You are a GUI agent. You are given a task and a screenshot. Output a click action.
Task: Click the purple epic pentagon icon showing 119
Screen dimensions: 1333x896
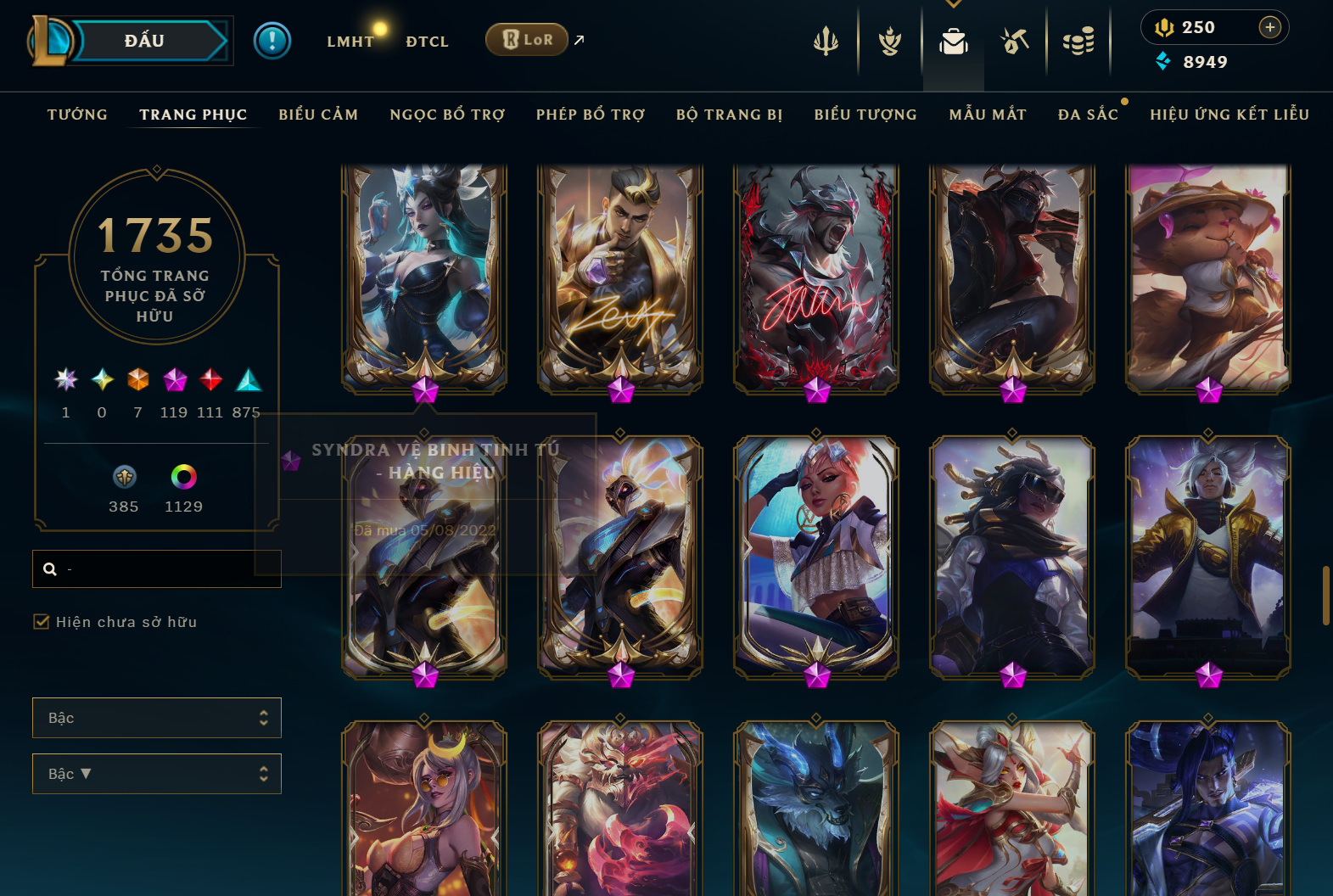(x=174, y=380)
